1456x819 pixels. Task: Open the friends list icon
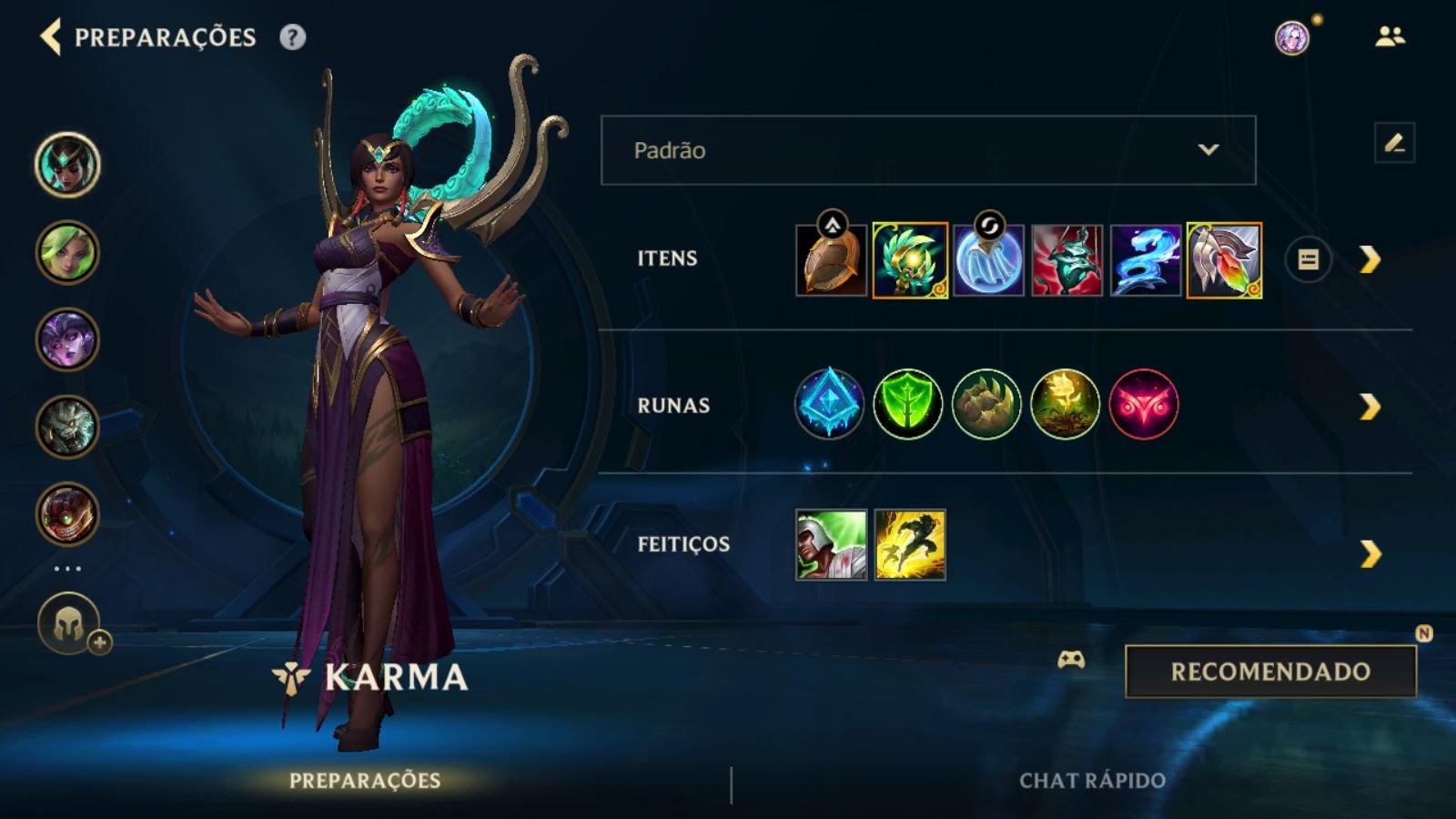click(1390, 36)
